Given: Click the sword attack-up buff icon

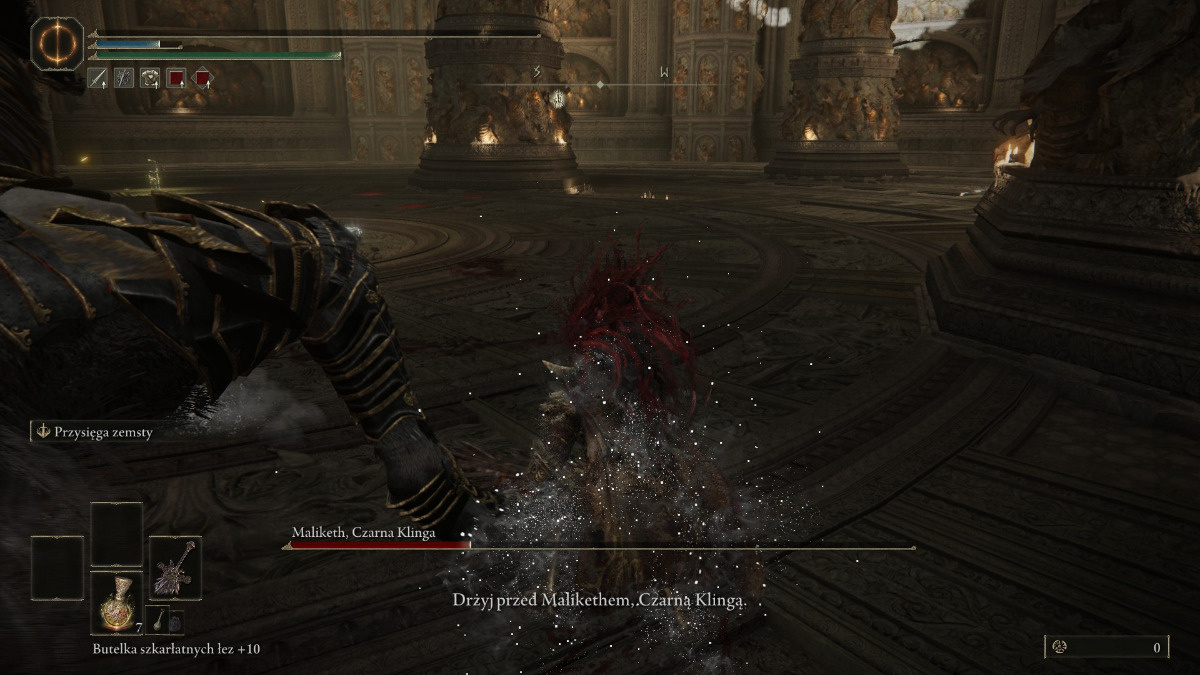Looking at the screenshot, I should tap(98, 77).
